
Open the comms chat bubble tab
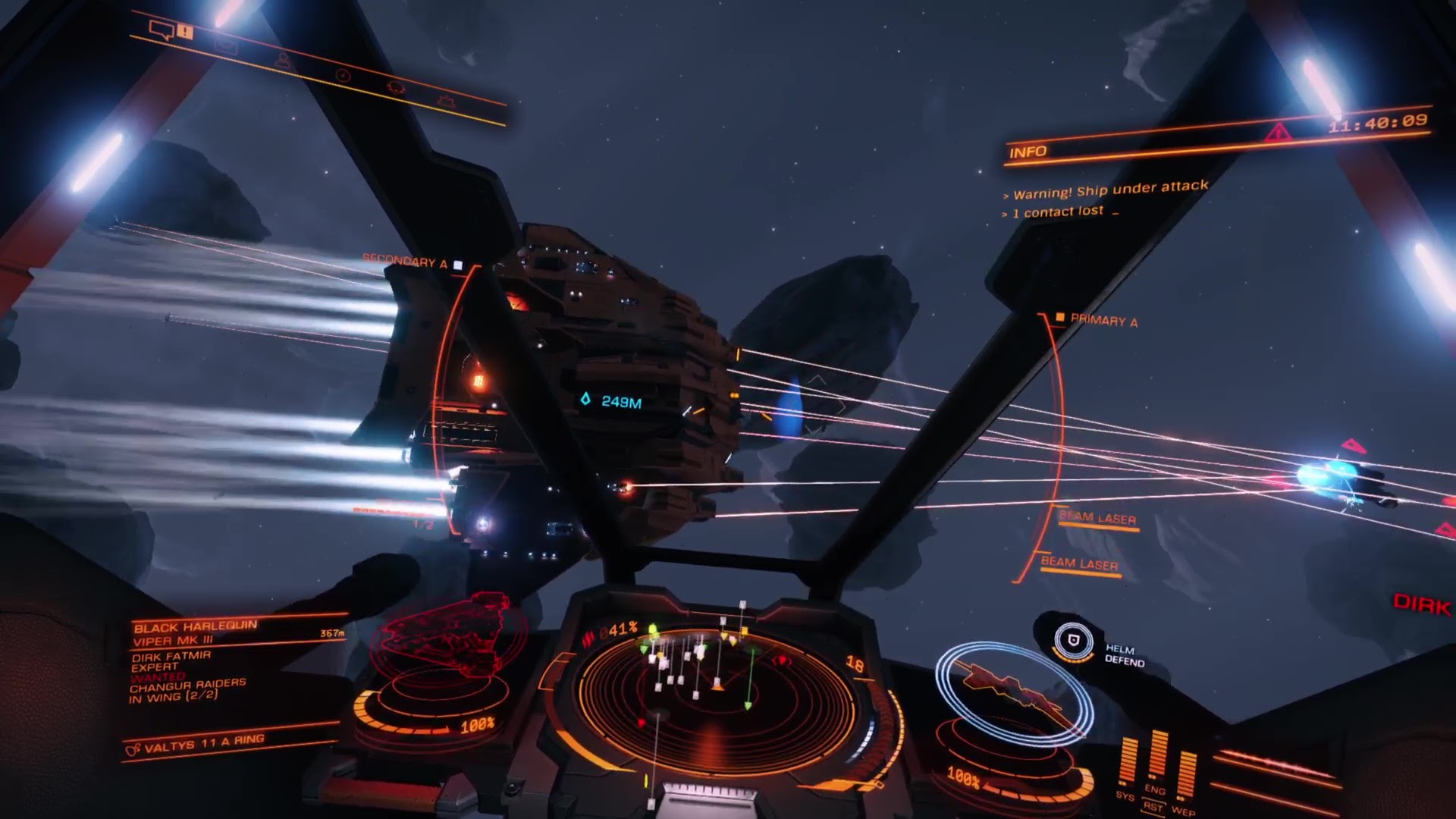pyautogui.click(x=162, y=30)
